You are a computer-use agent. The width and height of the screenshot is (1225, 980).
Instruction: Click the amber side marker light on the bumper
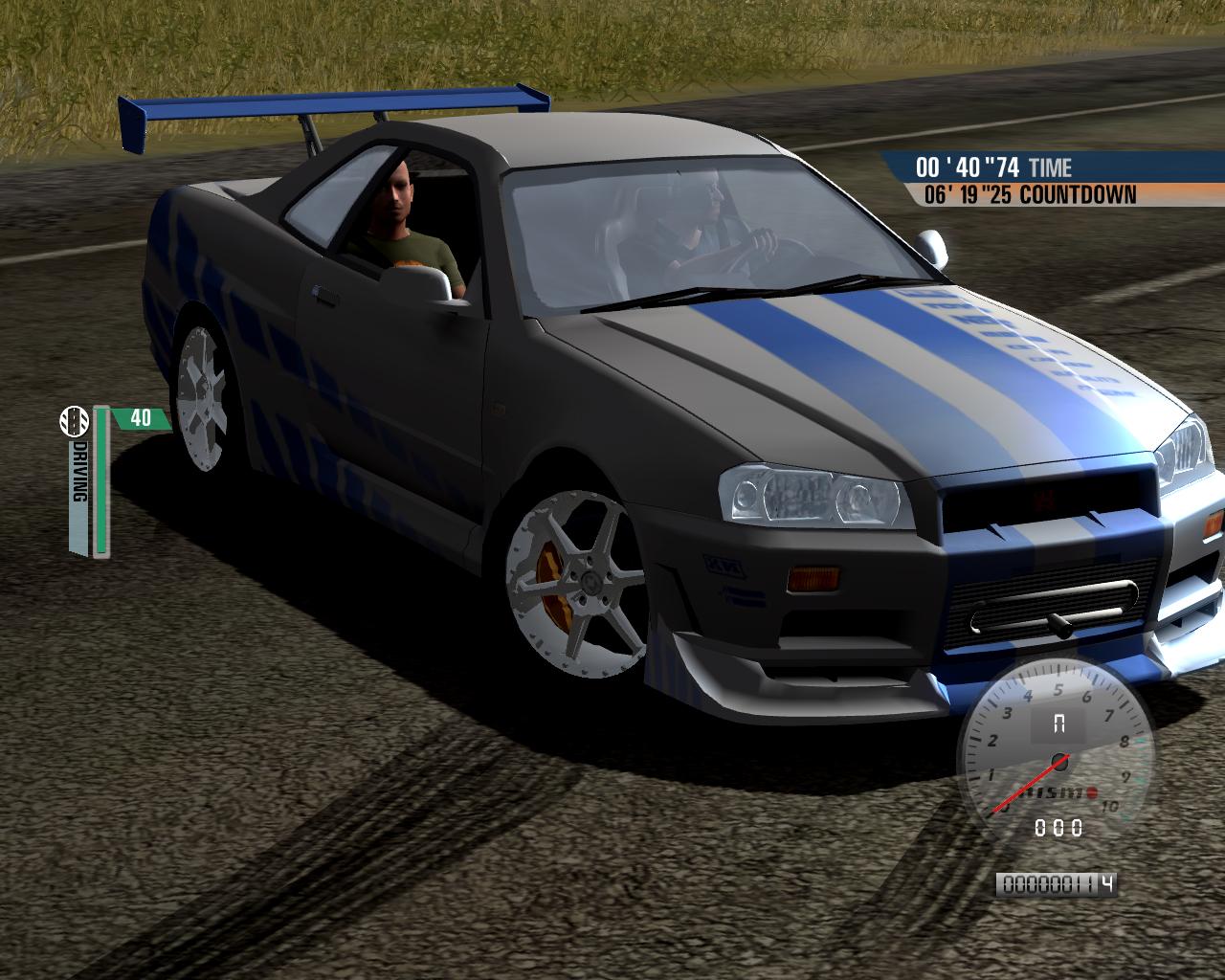point(815,579)
